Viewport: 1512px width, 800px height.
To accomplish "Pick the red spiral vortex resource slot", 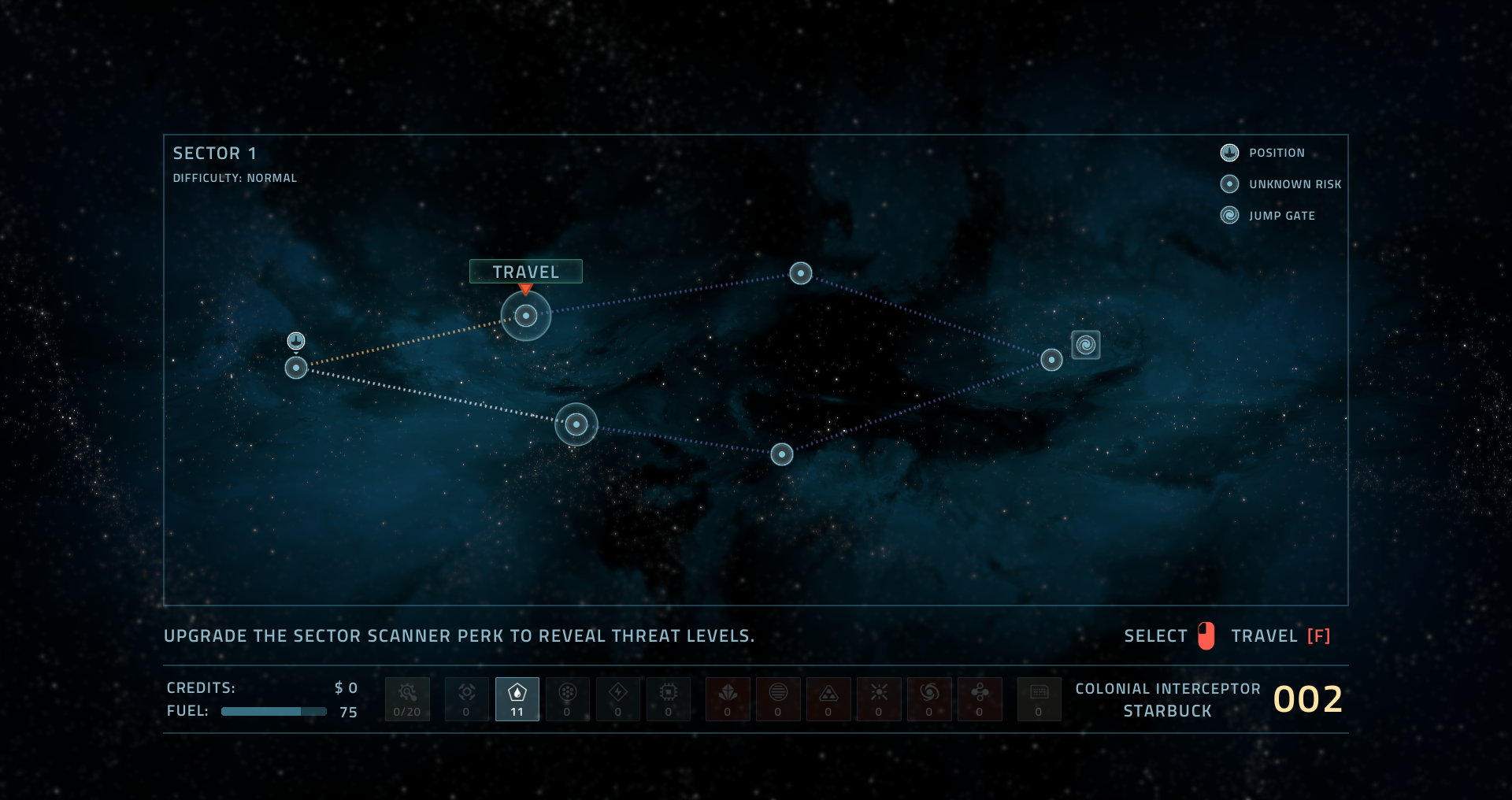I will tap(929, 699).
